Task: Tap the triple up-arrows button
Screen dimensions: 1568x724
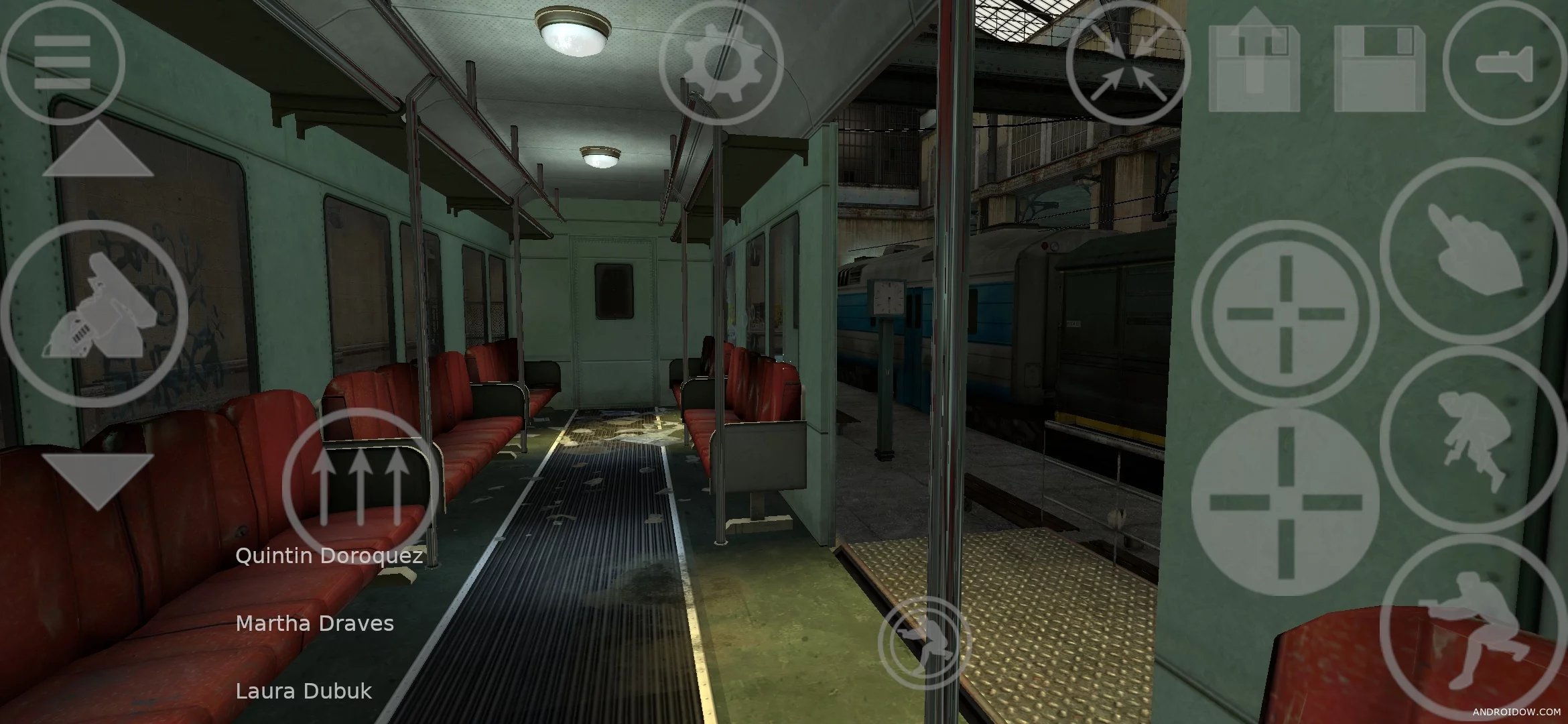Action: (361, 485)
